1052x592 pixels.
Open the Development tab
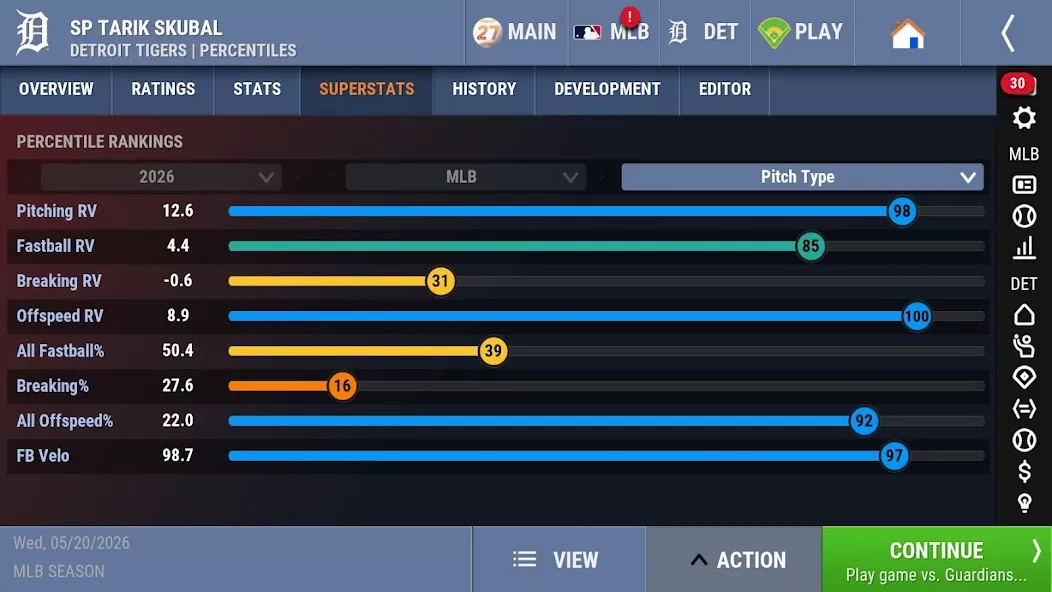coord(607,90)
